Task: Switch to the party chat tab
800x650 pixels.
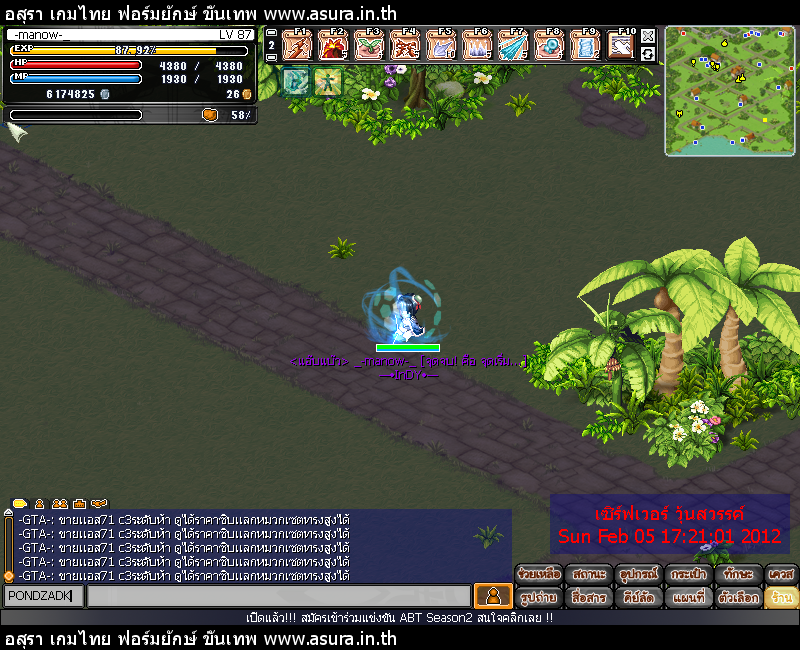Action: [59, 503]
